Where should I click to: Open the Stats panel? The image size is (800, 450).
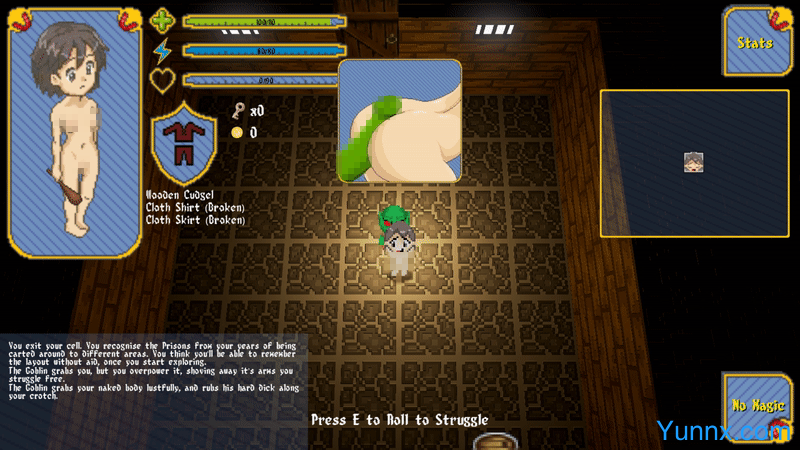[x=757, y=43]
